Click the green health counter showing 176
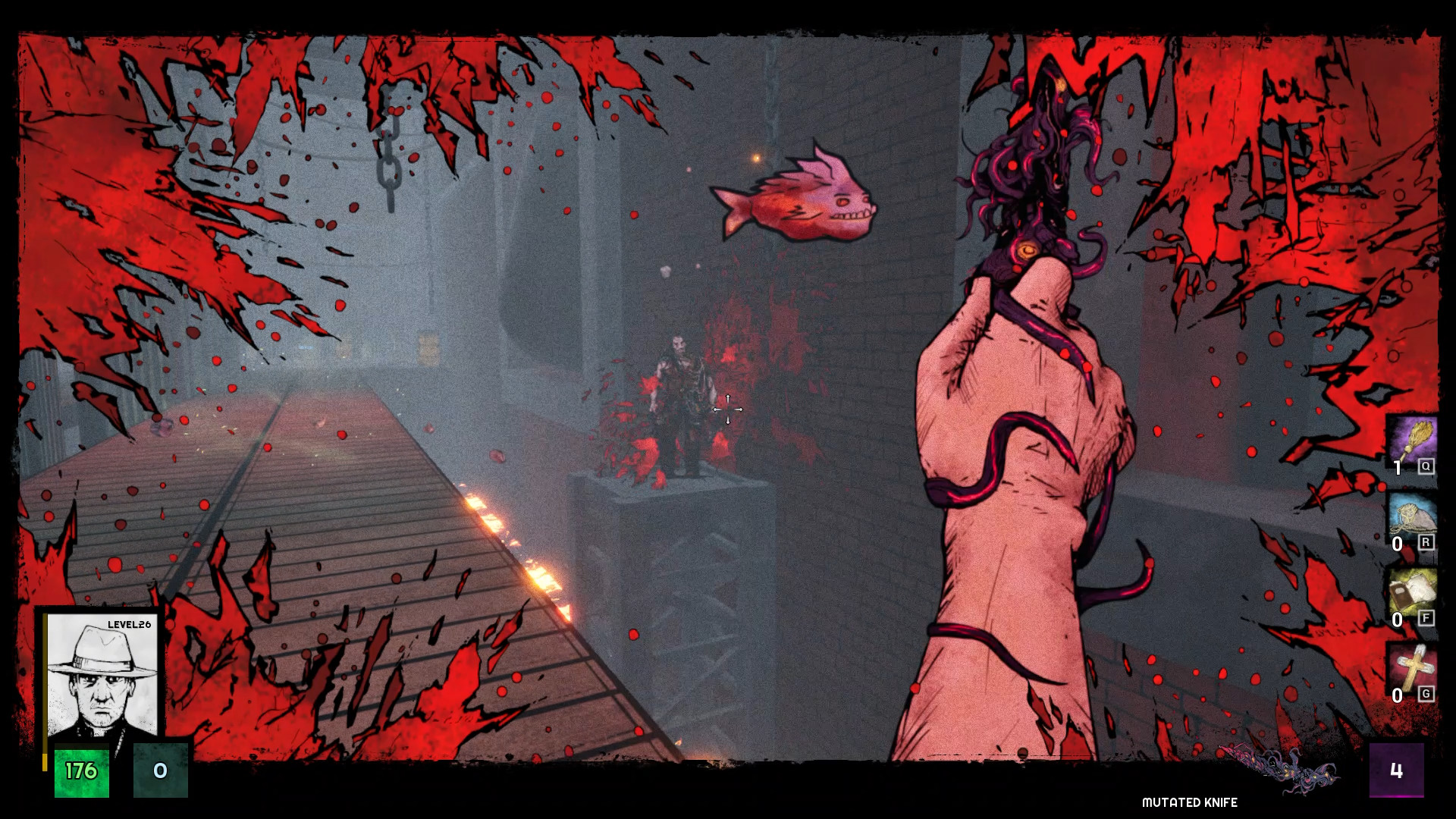This screenshot has width=1456, height=819. (x=81, y=770)
